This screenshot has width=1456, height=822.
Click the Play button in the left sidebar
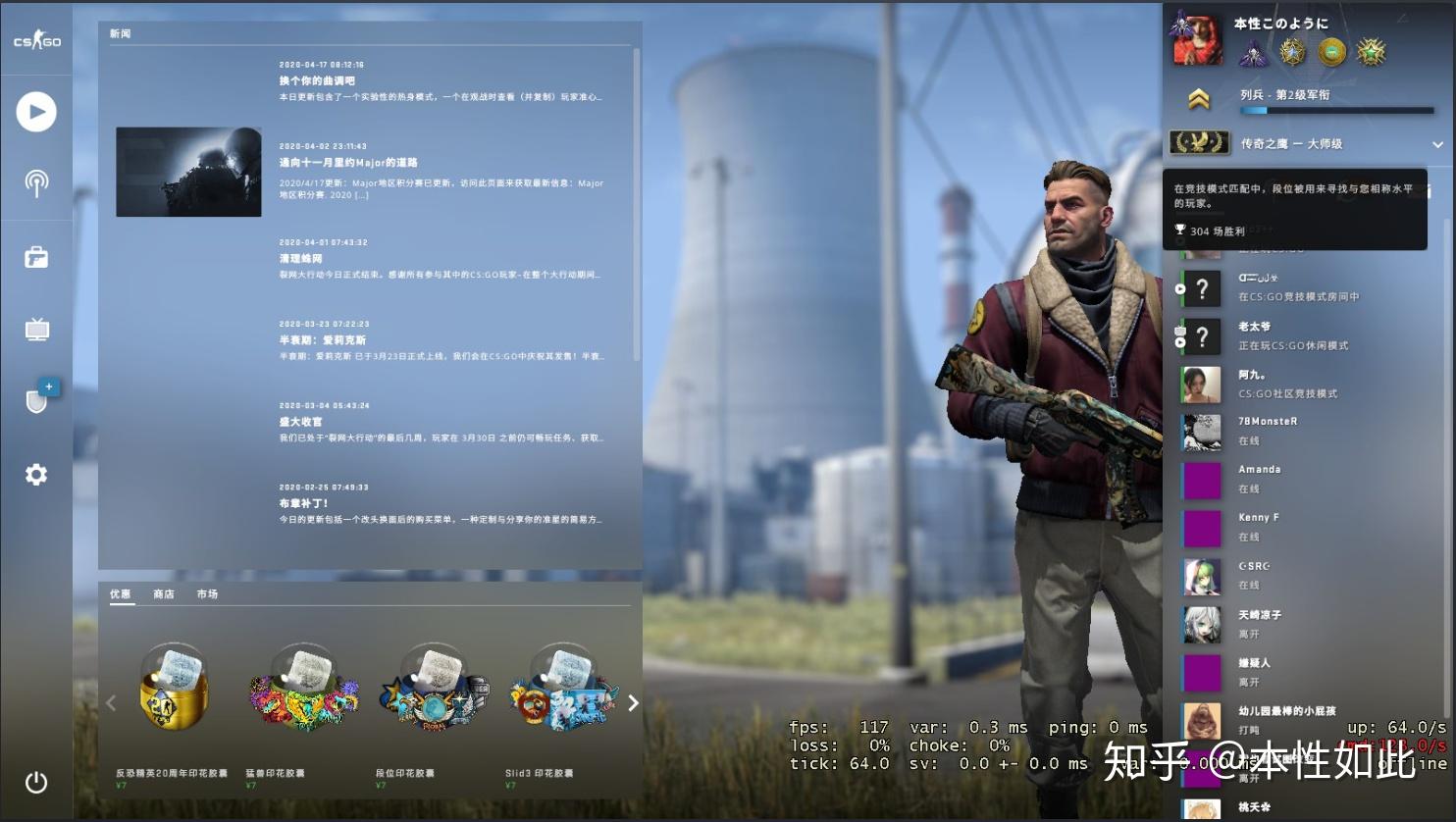(x=36, y=111)
